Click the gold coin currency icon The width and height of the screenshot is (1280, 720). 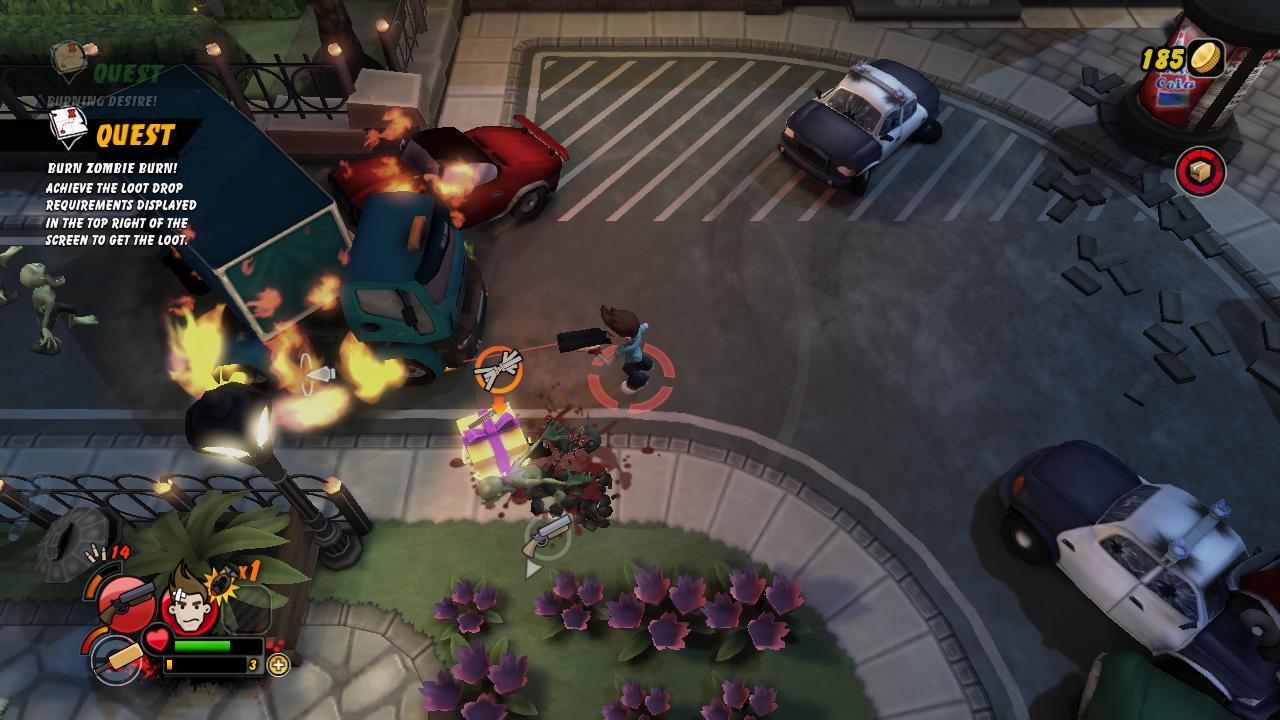[x=1206, y=58]
